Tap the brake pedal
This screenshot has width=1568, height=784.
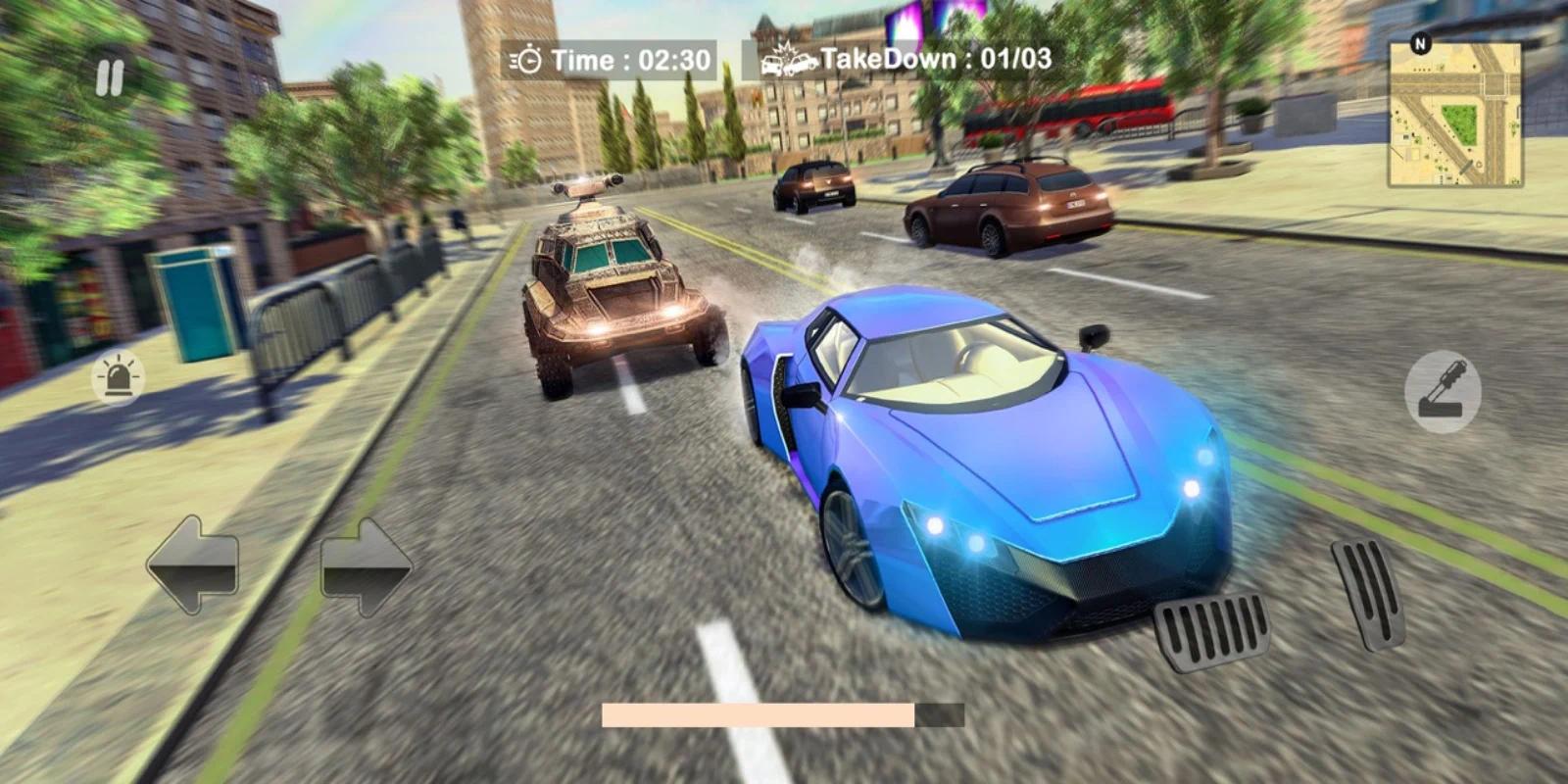click(x=1211, y=630)
